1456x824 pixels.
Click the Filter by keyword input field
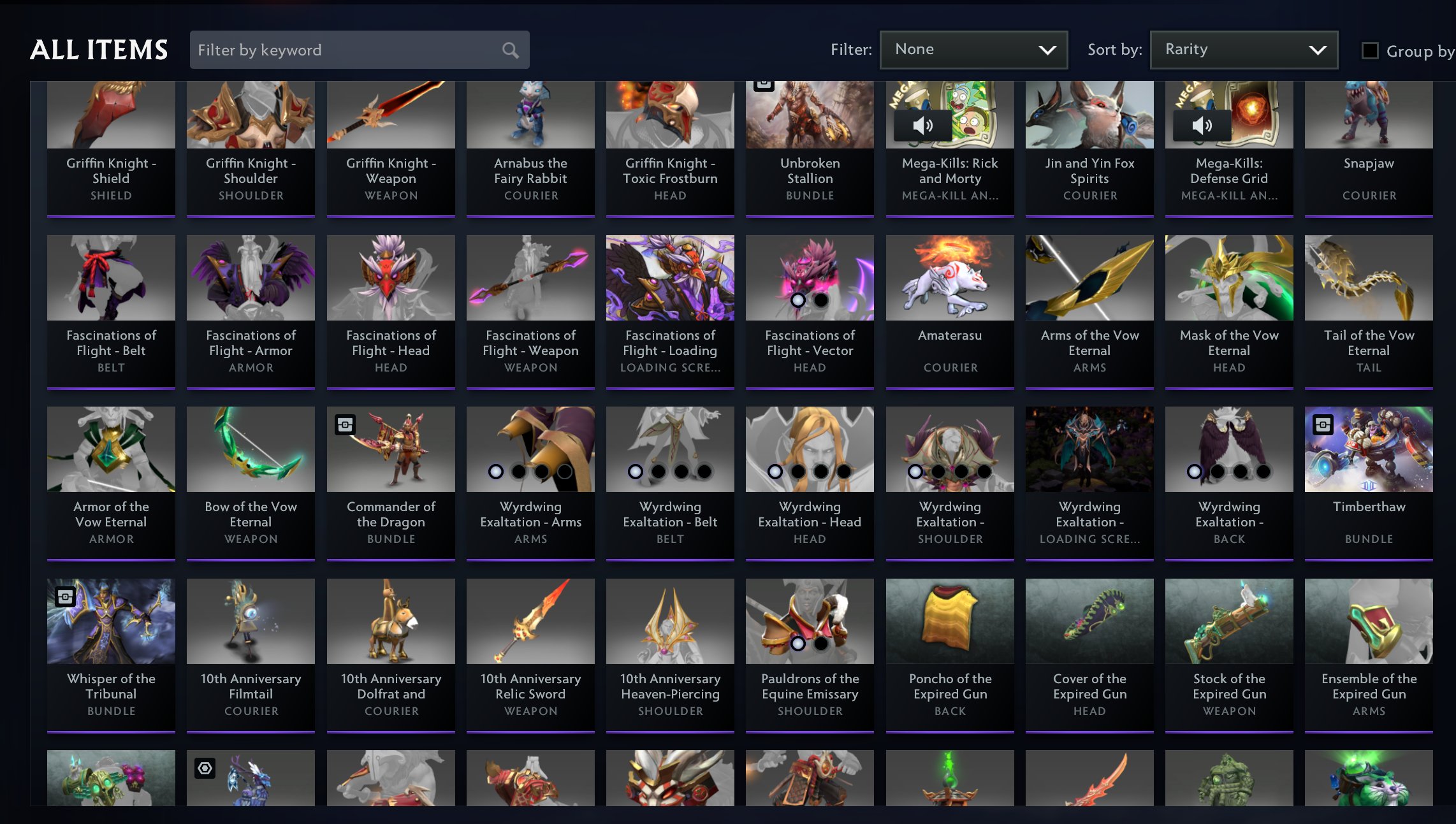pos(319,50)
